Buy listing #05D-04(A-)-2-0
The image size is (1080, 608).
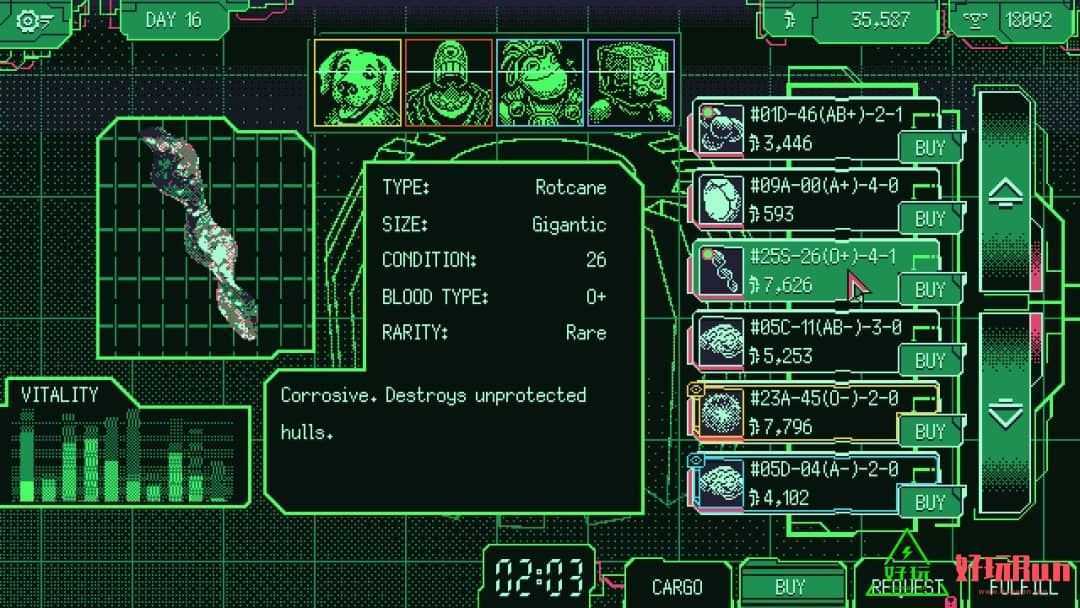click(930, 503)
